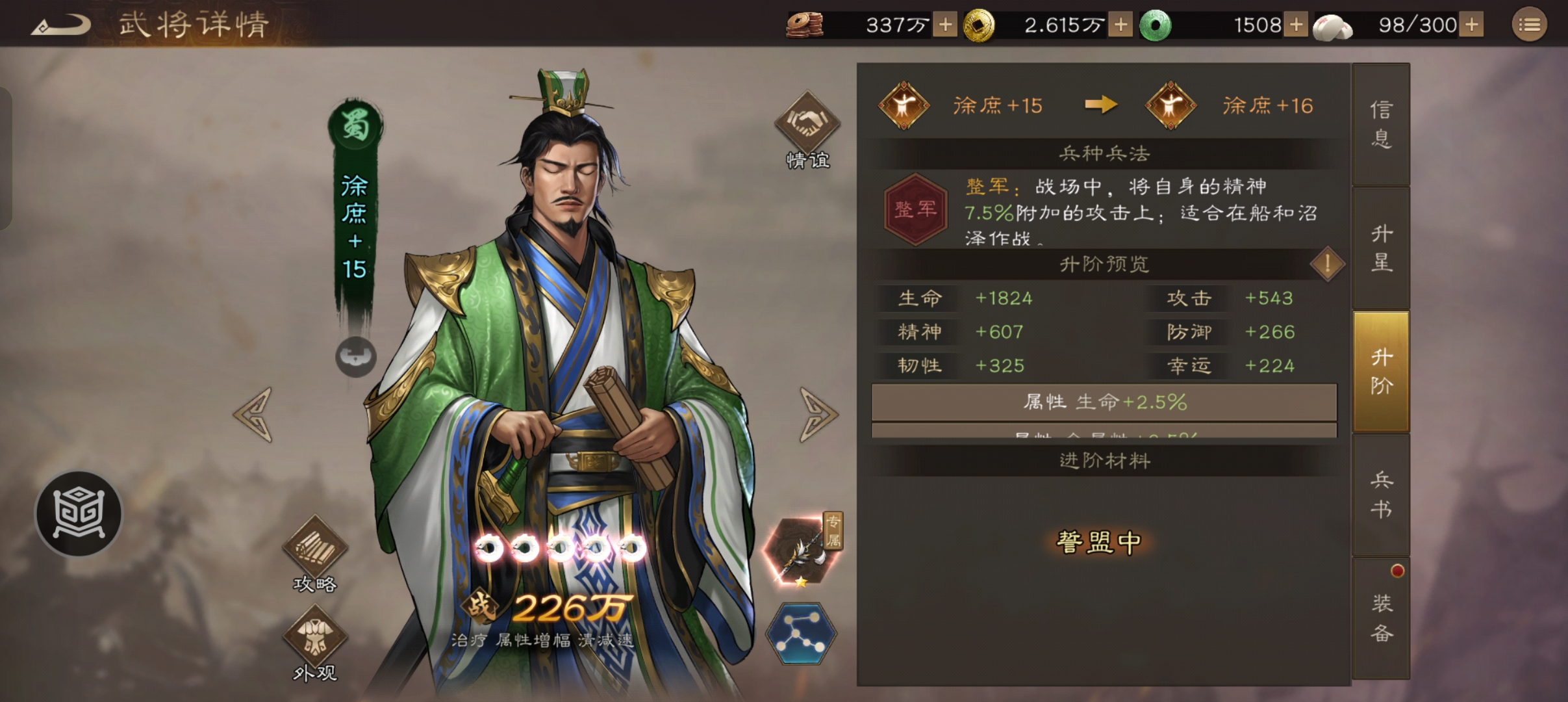Open the list menu icon at top right
The height and width of the screenshot is (702, 1568).
pyautogui.click(x=1530, y=25)
